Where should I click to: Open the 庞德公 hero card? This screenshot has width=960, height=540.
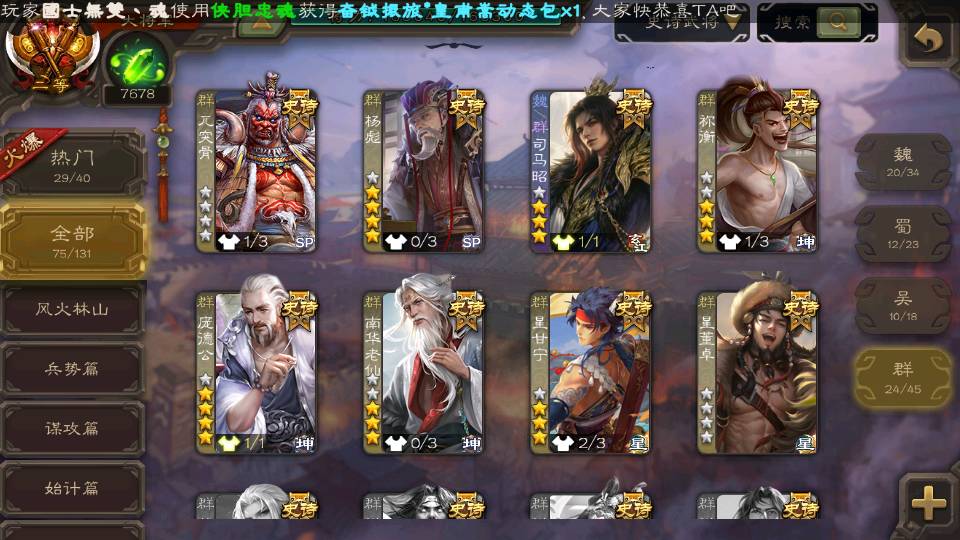tap(257, 372)
